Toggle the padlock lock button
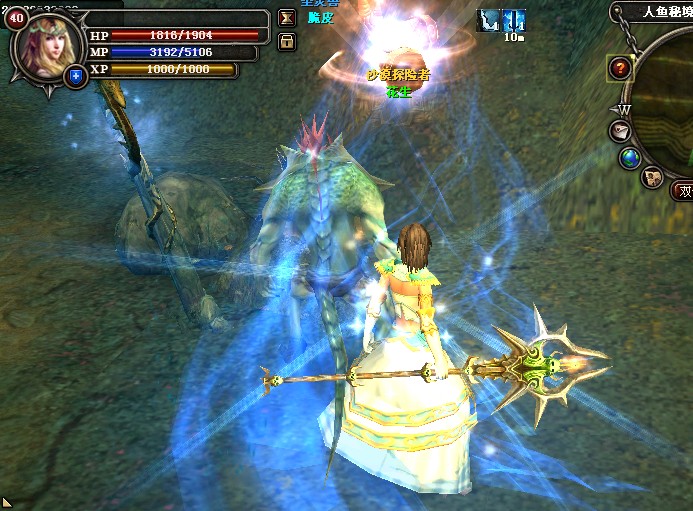693x511 pixels. tap(287, 42)
